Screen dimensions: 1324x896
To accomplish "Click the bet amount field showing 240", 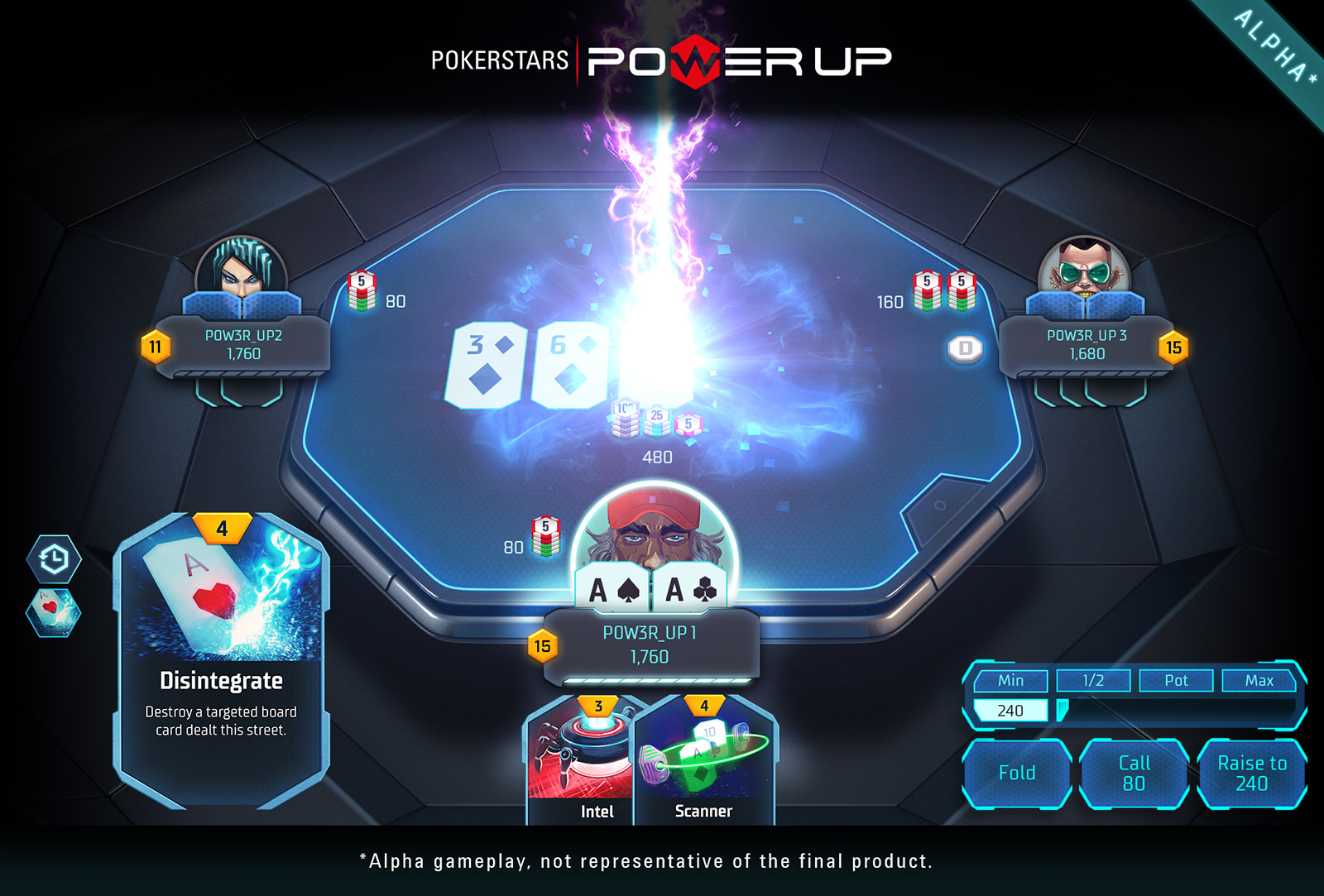I will pos(1010,711).
